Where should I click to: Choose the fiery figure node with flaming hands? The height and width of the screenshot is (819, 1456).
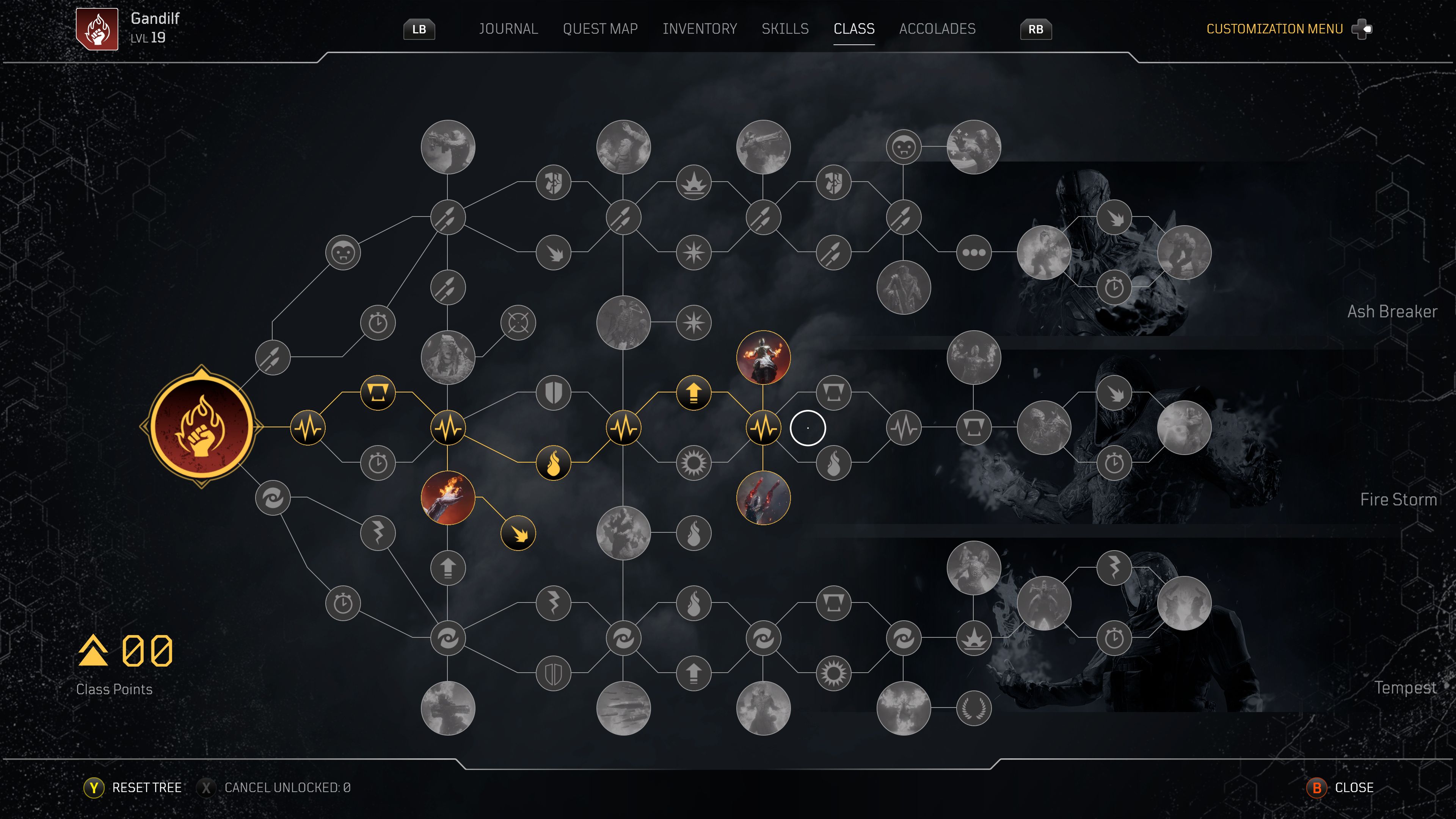tap(763, 357)
